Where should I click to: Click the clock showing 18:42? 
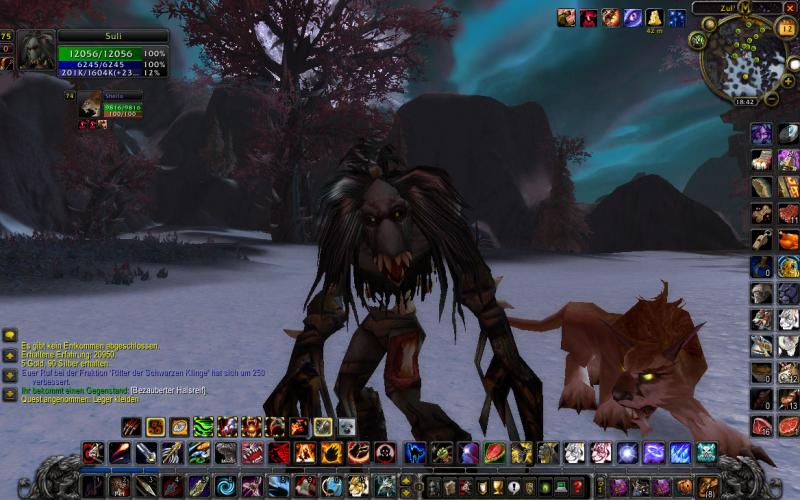click(x=744, y=101)
